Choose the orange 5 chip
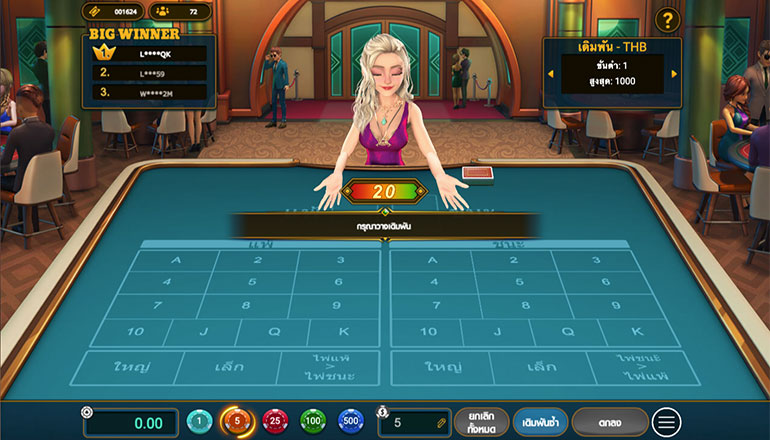 click(237, 422)
